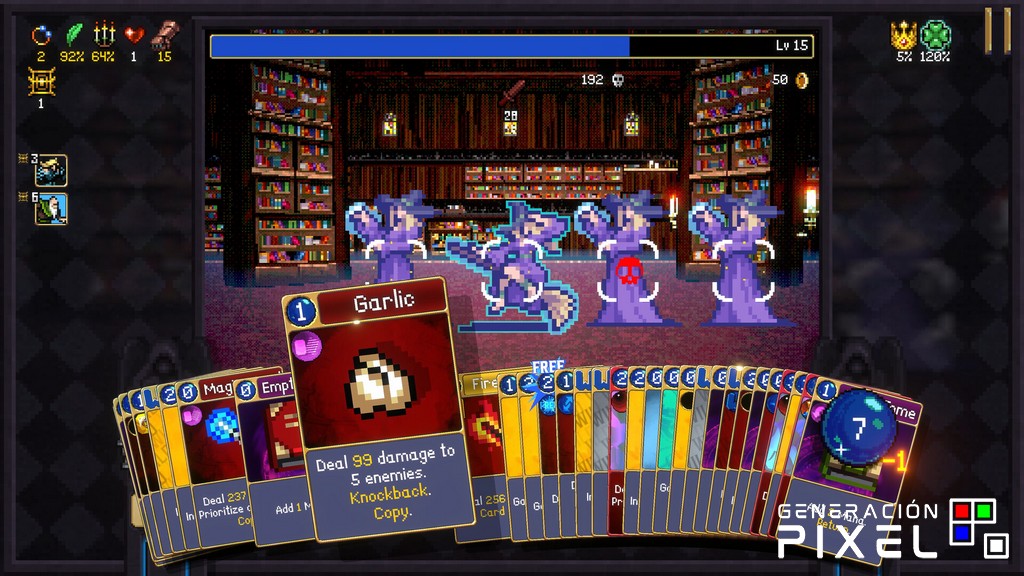Select the white-bearded old man portrait
This screenshot has width=1024, height=576.
[x=51, y=208]
